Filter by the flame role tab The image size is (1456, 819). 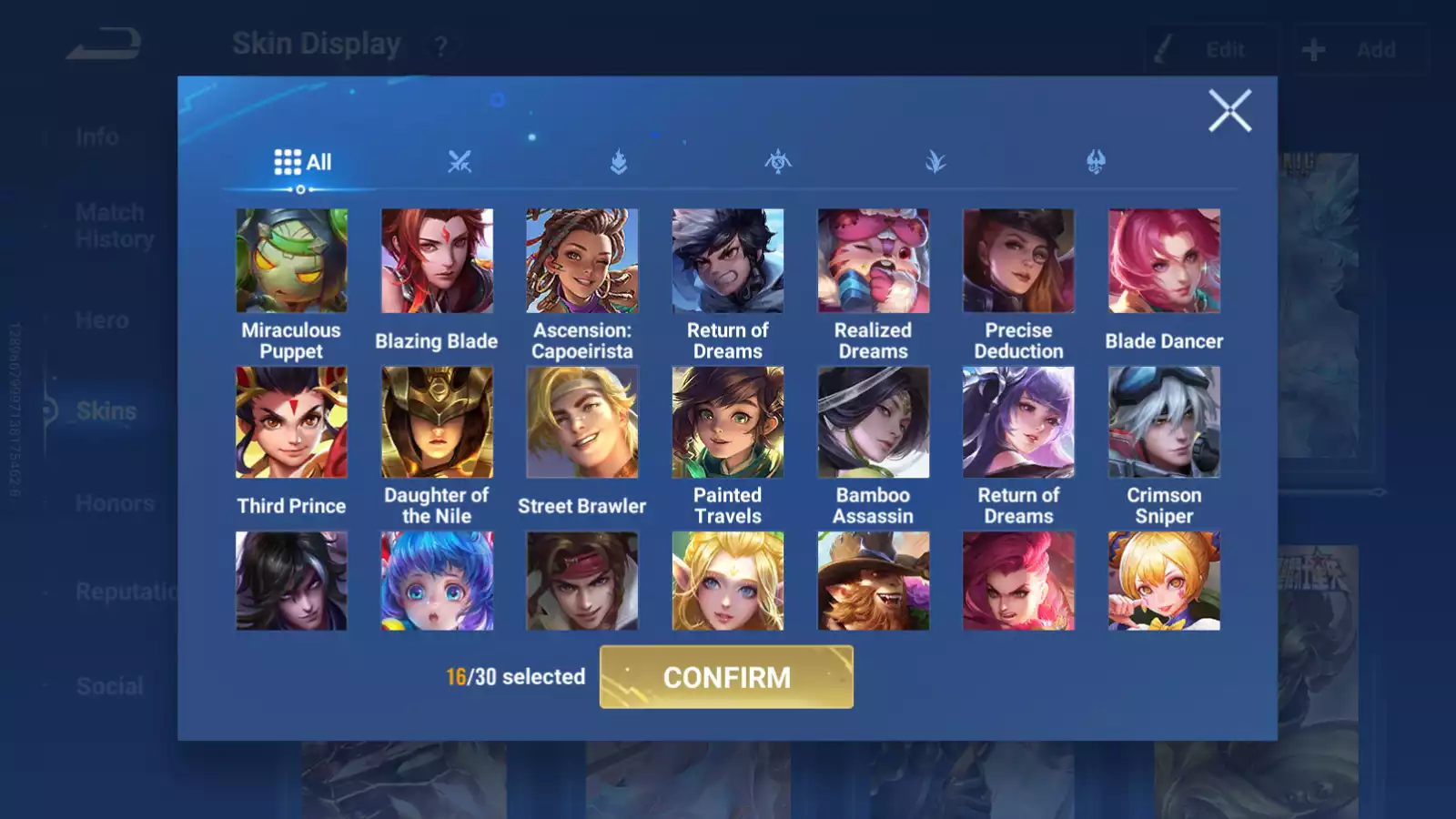[x=619, y=163]
